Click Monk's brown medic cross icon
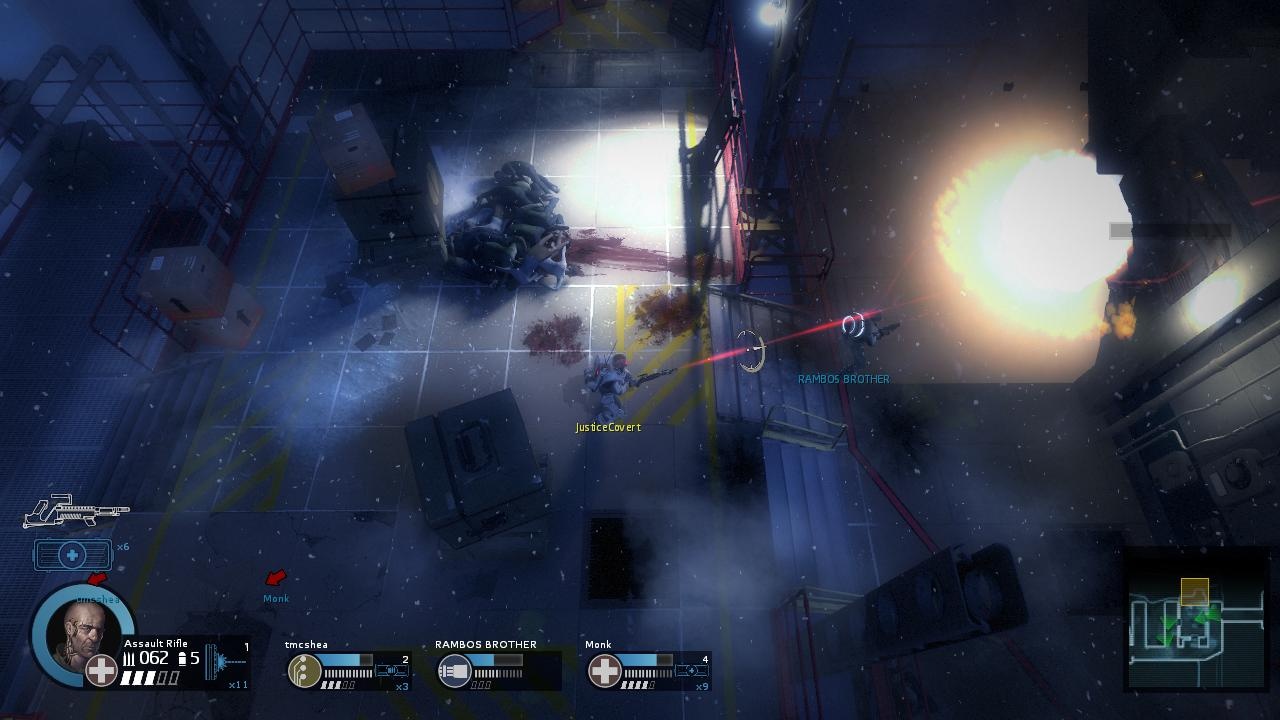This screenshot has width=1280, height=720. (605, 670)
